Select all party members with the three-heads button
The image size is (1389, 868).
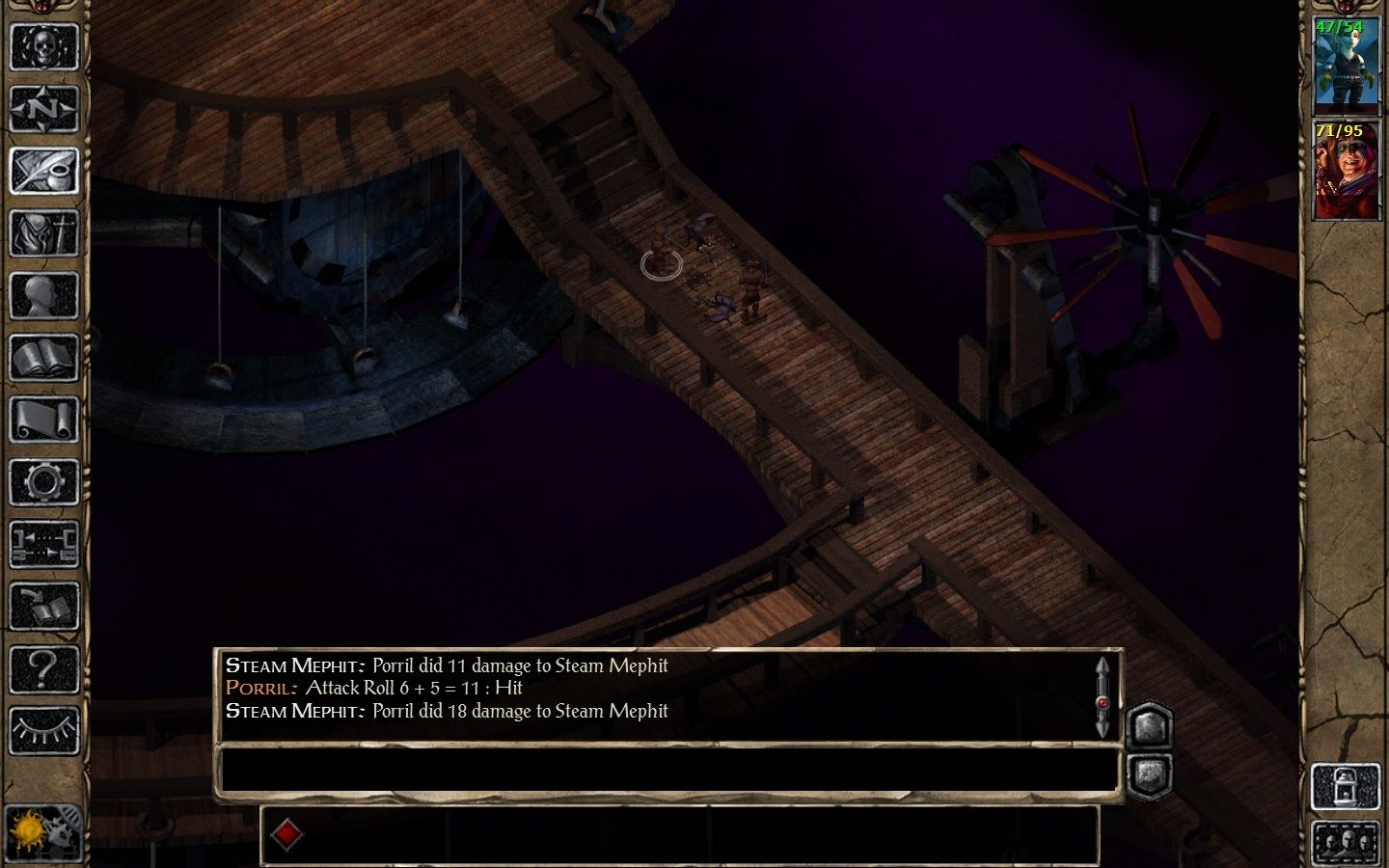[x=1345, y=842]
